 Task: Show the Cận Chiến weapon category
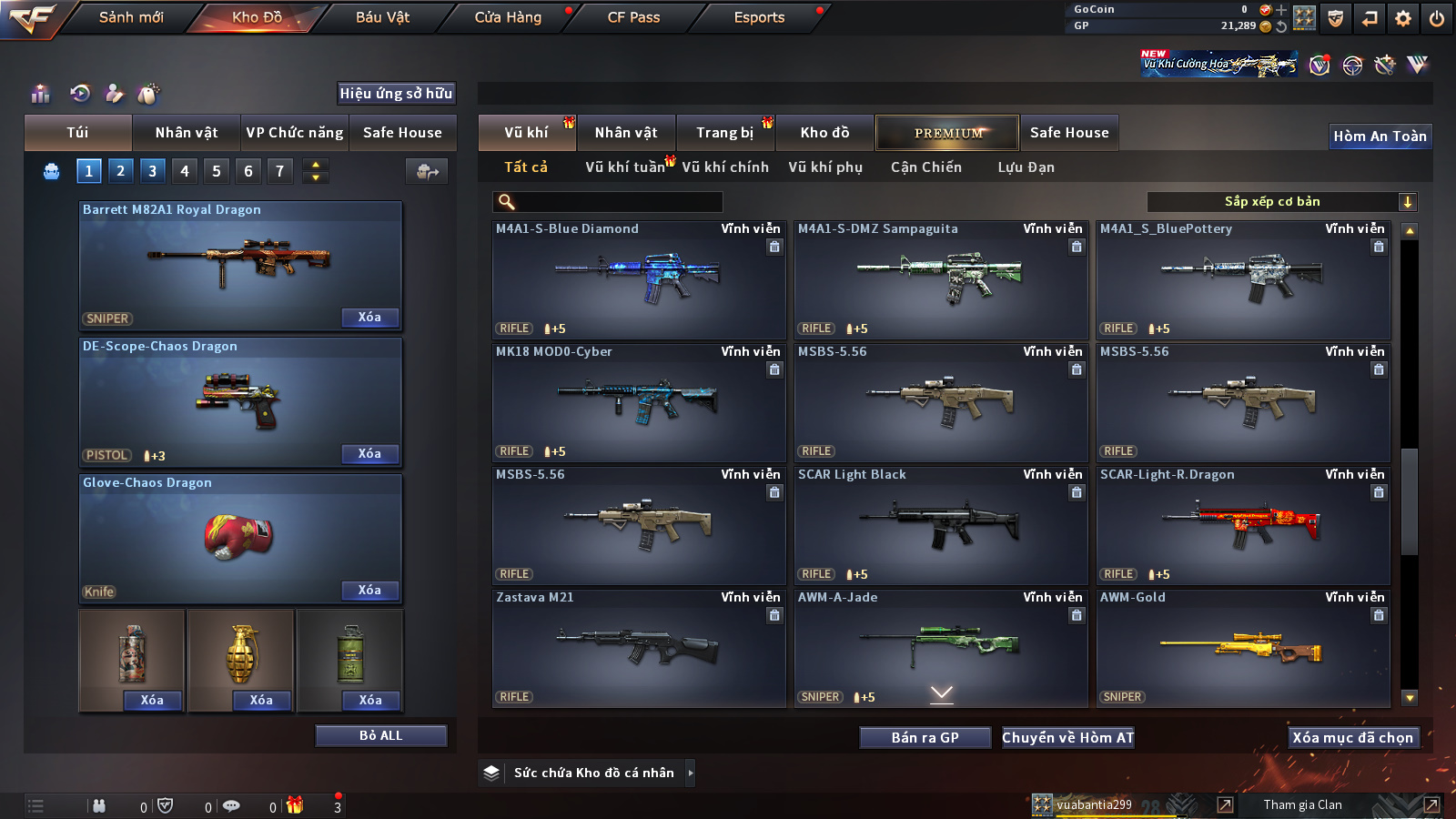(925, 167)
